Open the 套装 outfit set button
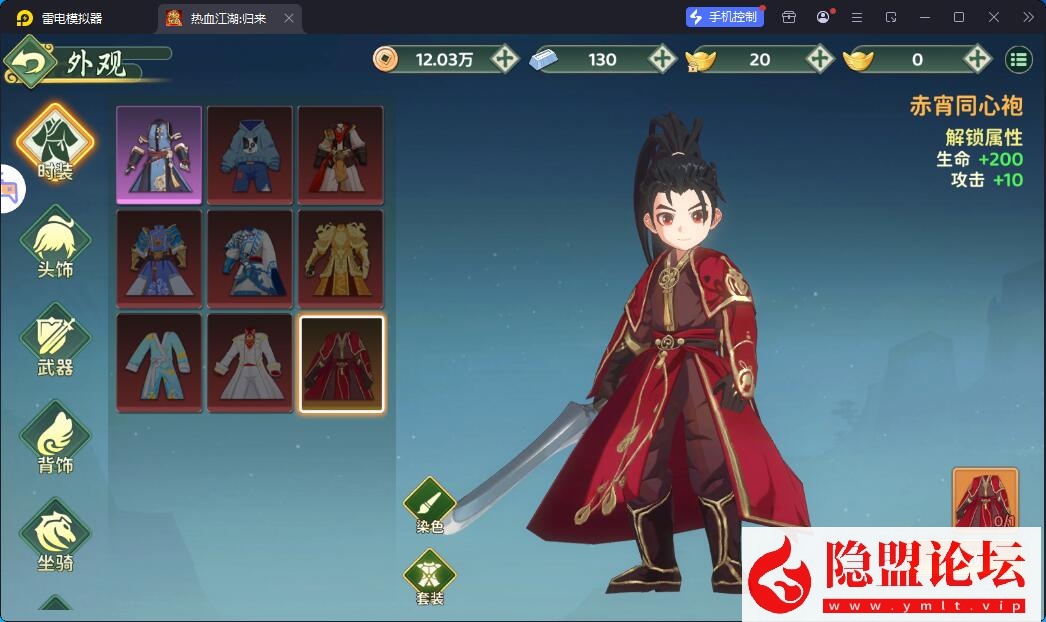Image resolution: width=1046 pixels, height=622 pixels. tap(430, 575)
